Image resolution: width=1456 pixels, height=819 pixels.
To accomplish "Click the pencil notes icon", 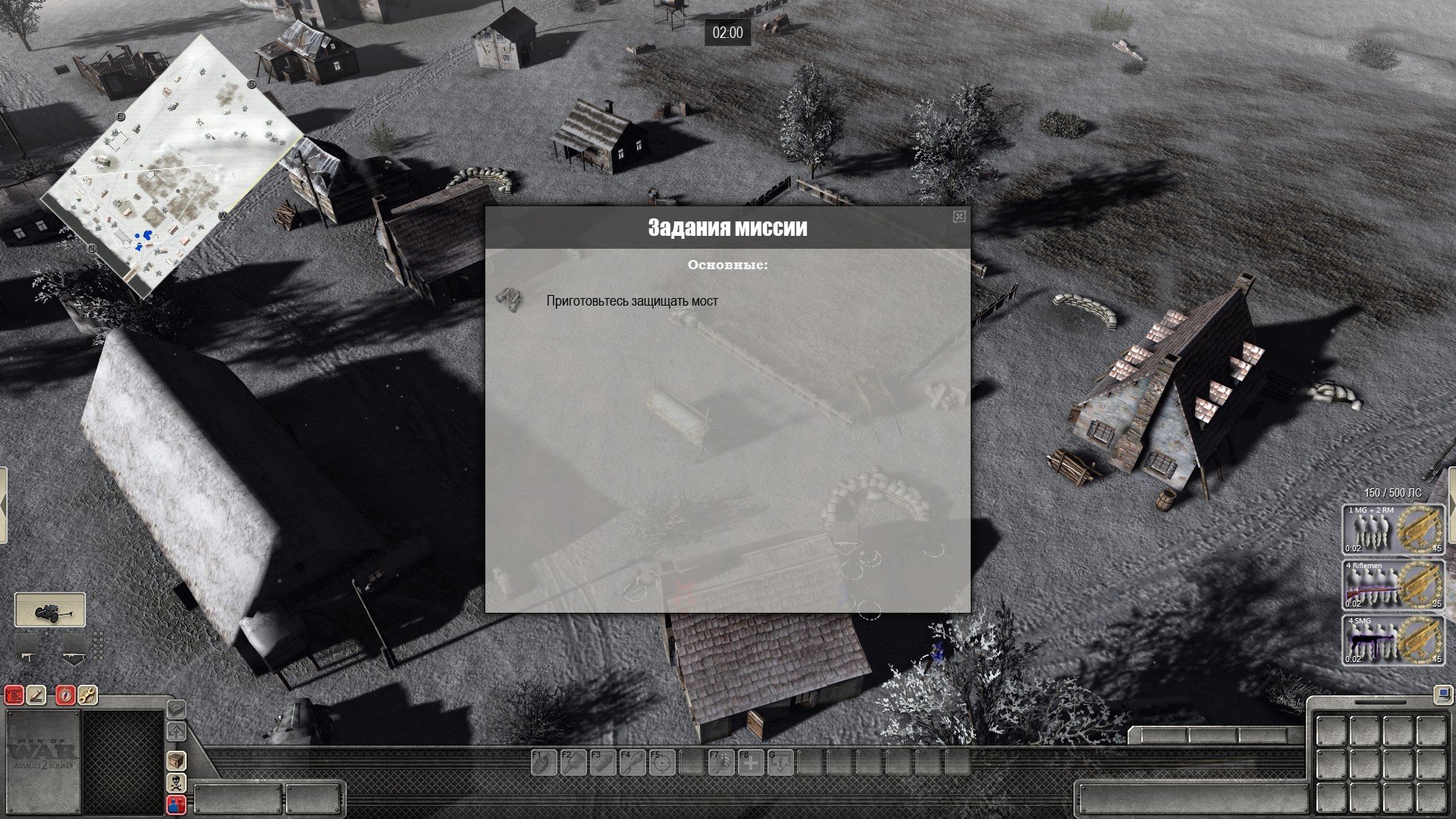I will [x=36, y=695].
